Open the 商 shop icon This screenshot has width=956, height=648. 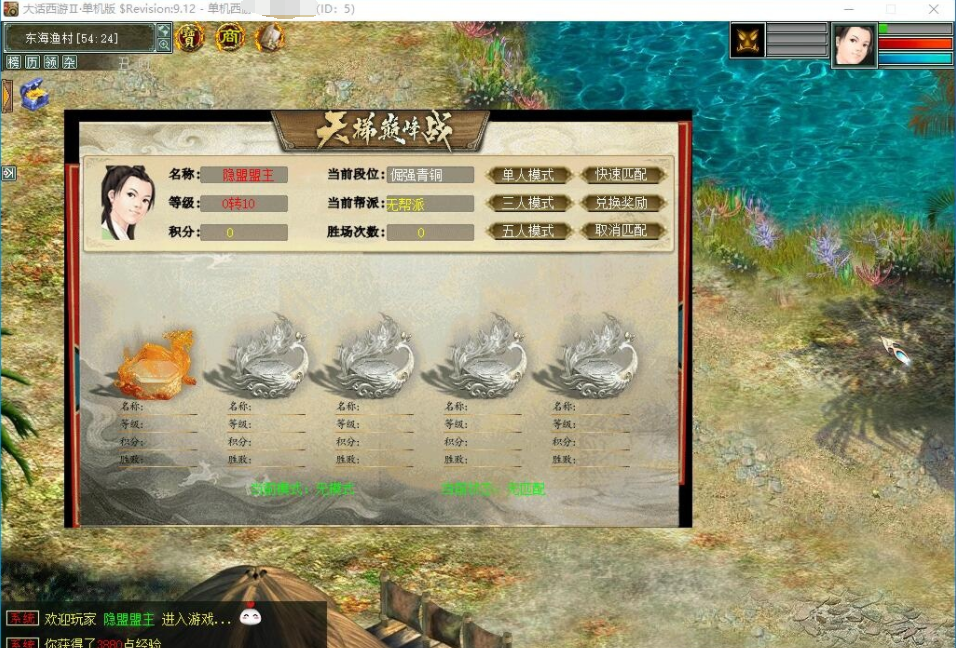(x=230, y=38)
